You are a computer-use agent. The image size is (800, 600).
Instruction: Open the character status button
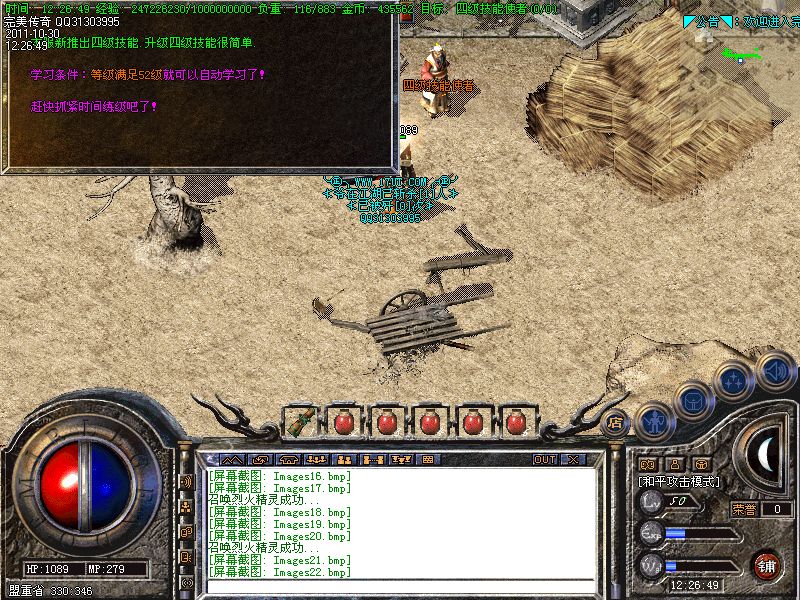tap(654, 422)
